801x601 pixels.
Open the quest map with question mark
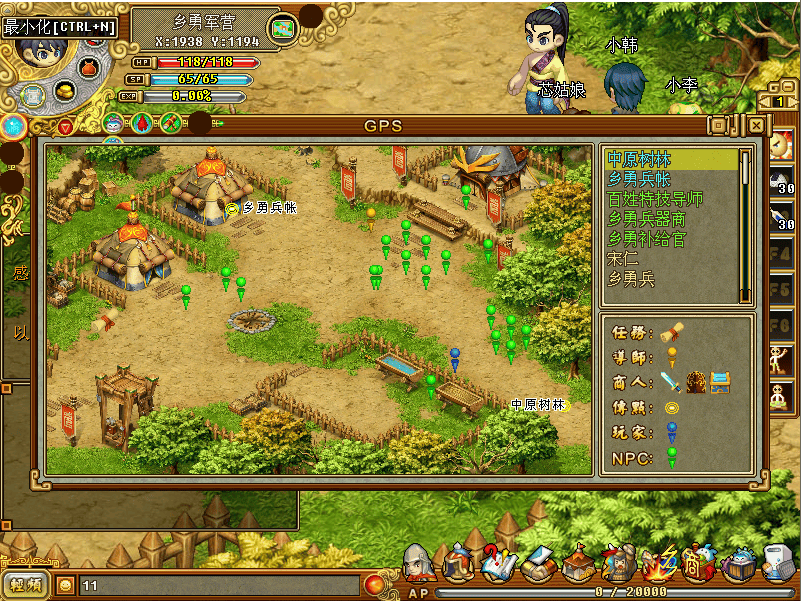pos(496,564)
